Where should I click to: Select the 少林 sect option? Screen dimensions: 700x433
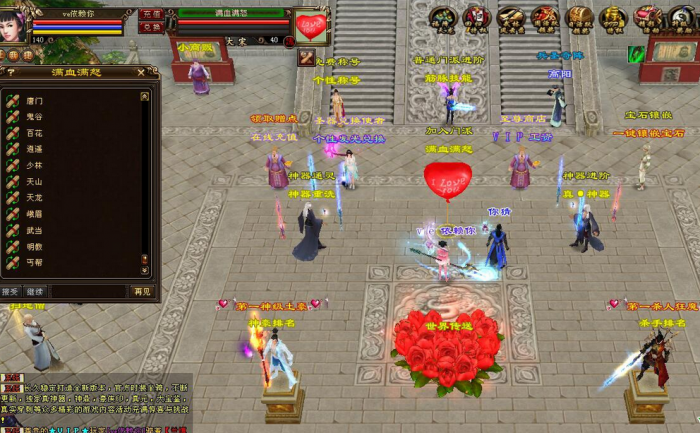[x=35, y=166]
